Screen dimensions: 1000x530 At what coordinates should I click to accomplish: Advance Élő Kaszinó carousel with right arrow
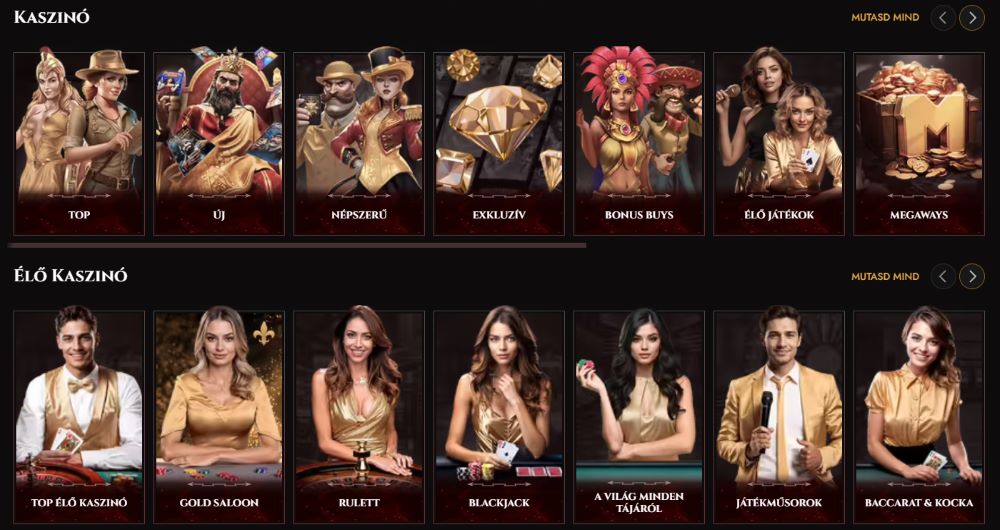tap(972, 277)
